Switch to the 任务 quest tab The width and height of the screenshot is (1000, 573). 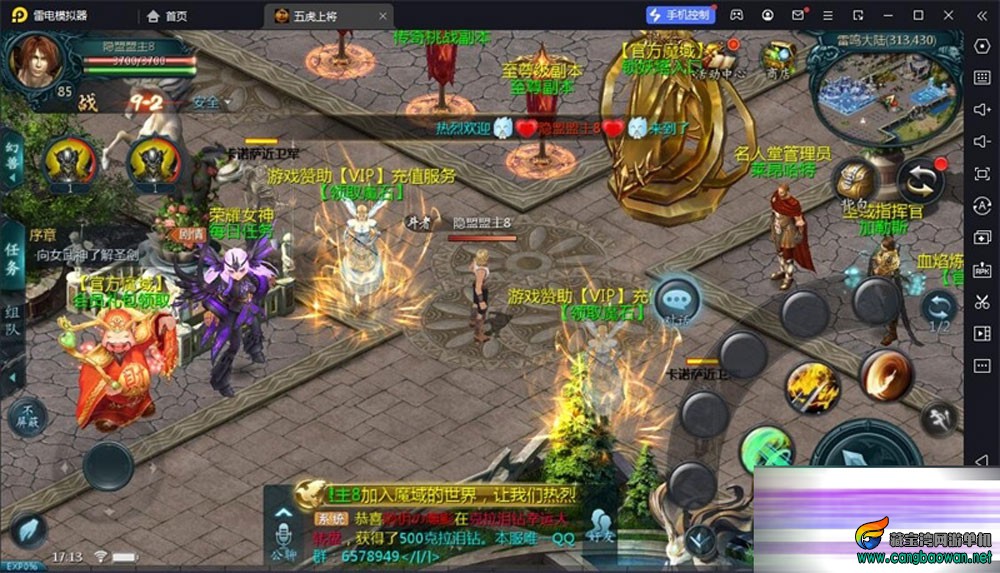tap(13, 259)
